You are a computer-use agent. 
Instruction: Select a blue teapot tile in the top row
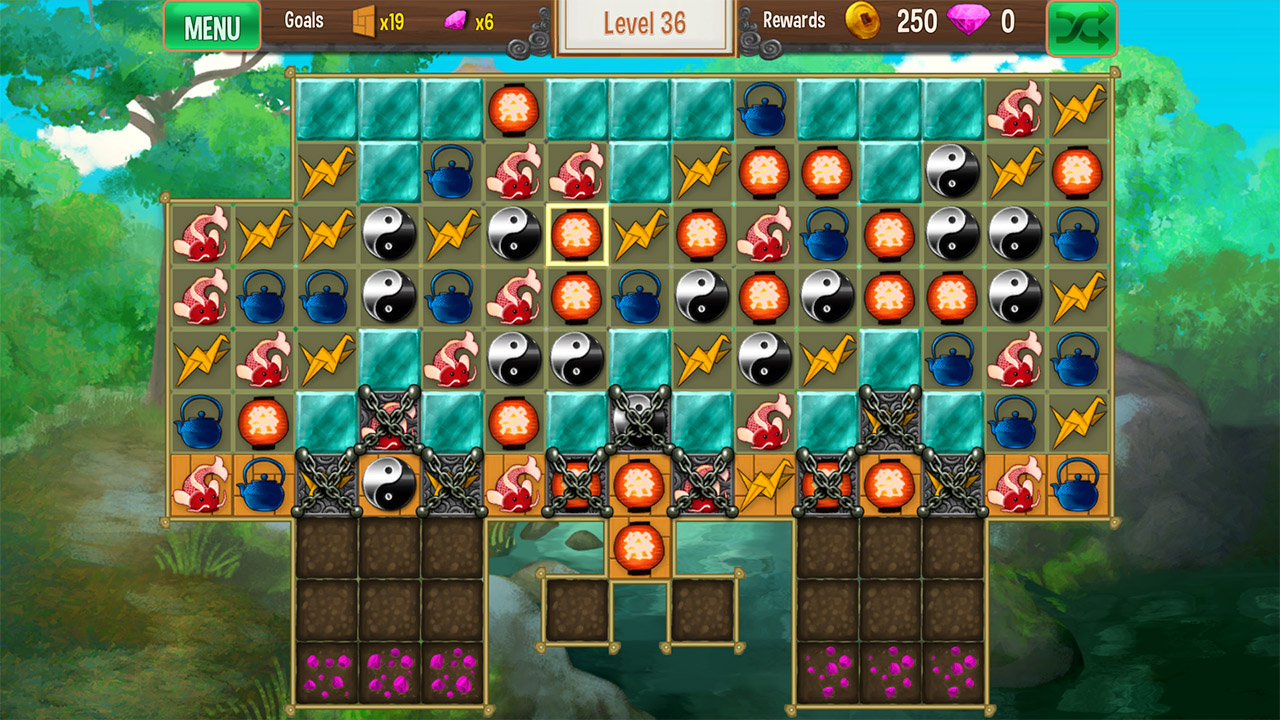[763, 110]
